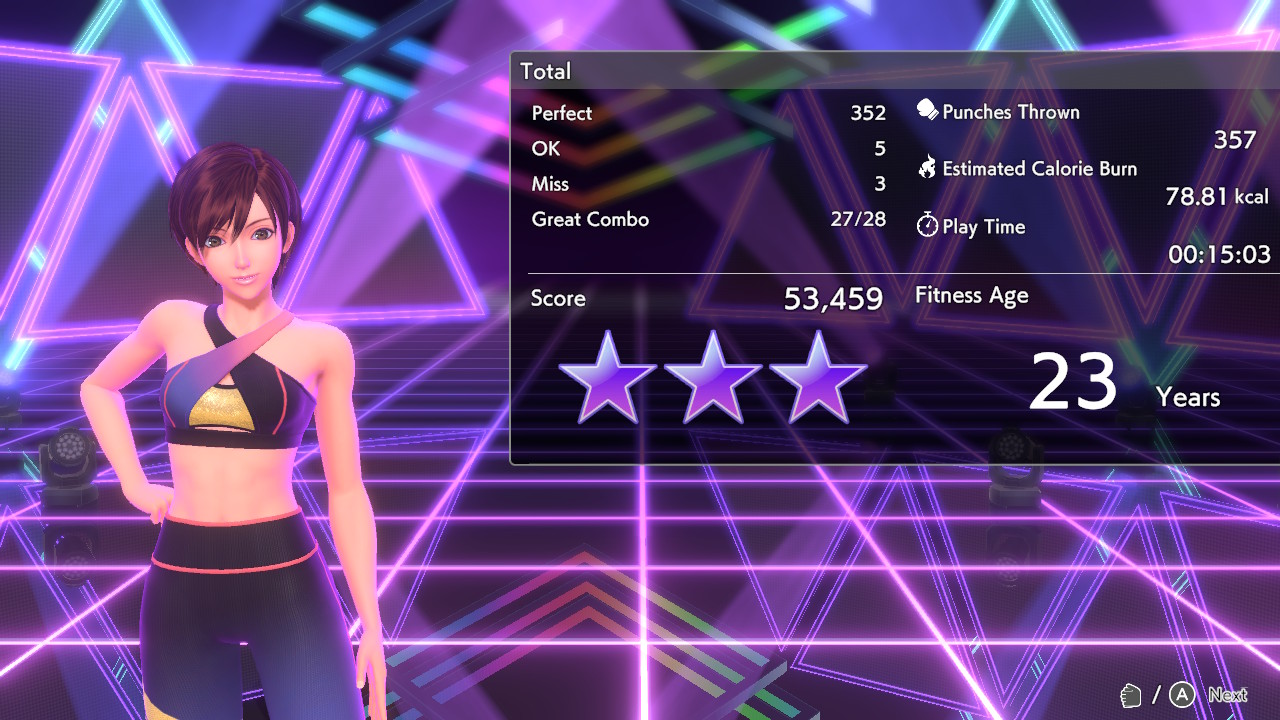Continue to the Next results screen
1280x720 pixels.
(1226, 695)
